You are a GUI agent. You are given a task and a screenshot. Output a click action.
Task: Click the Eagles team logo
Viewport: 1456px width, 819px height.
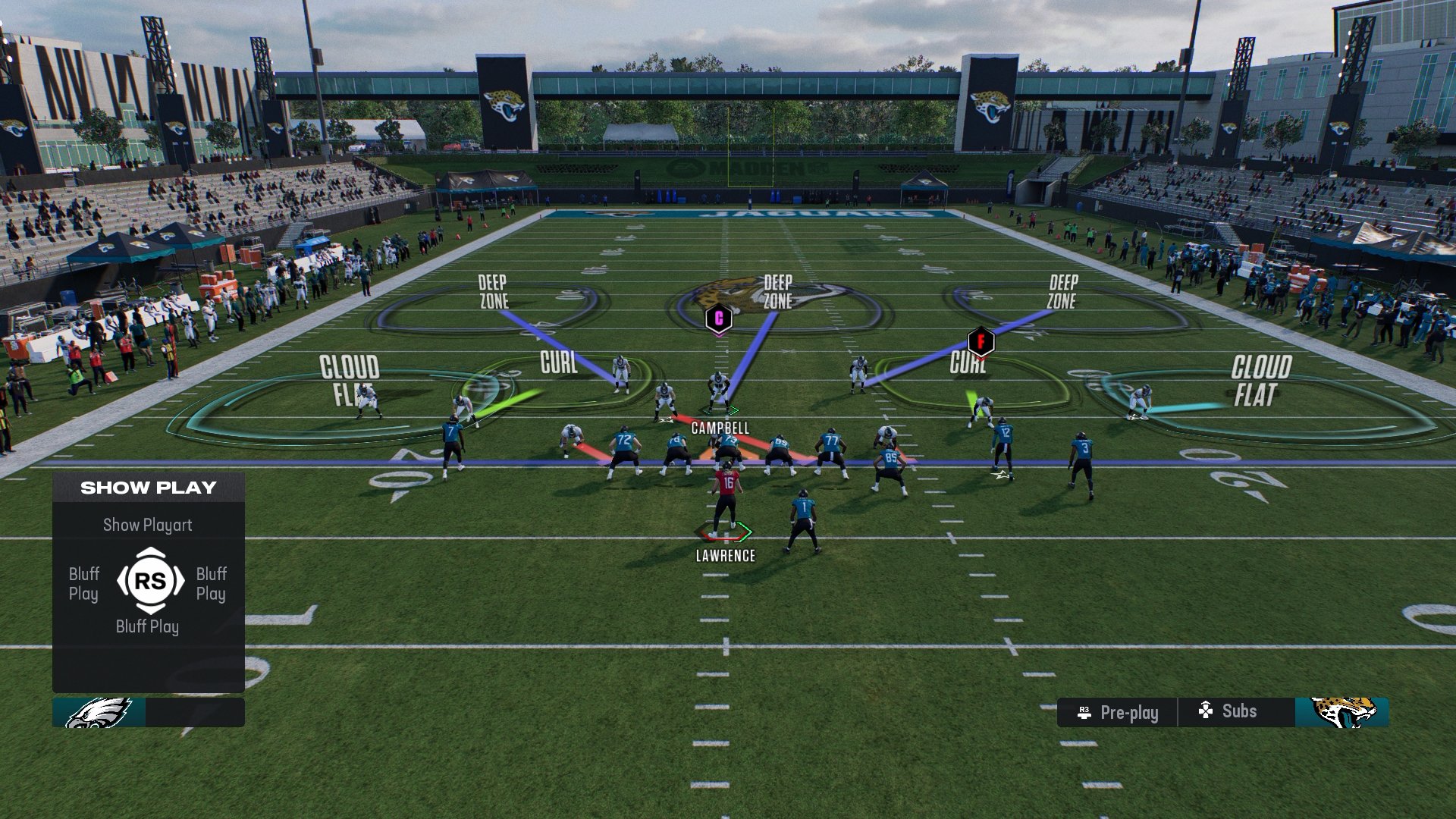[x=99, y=713]
